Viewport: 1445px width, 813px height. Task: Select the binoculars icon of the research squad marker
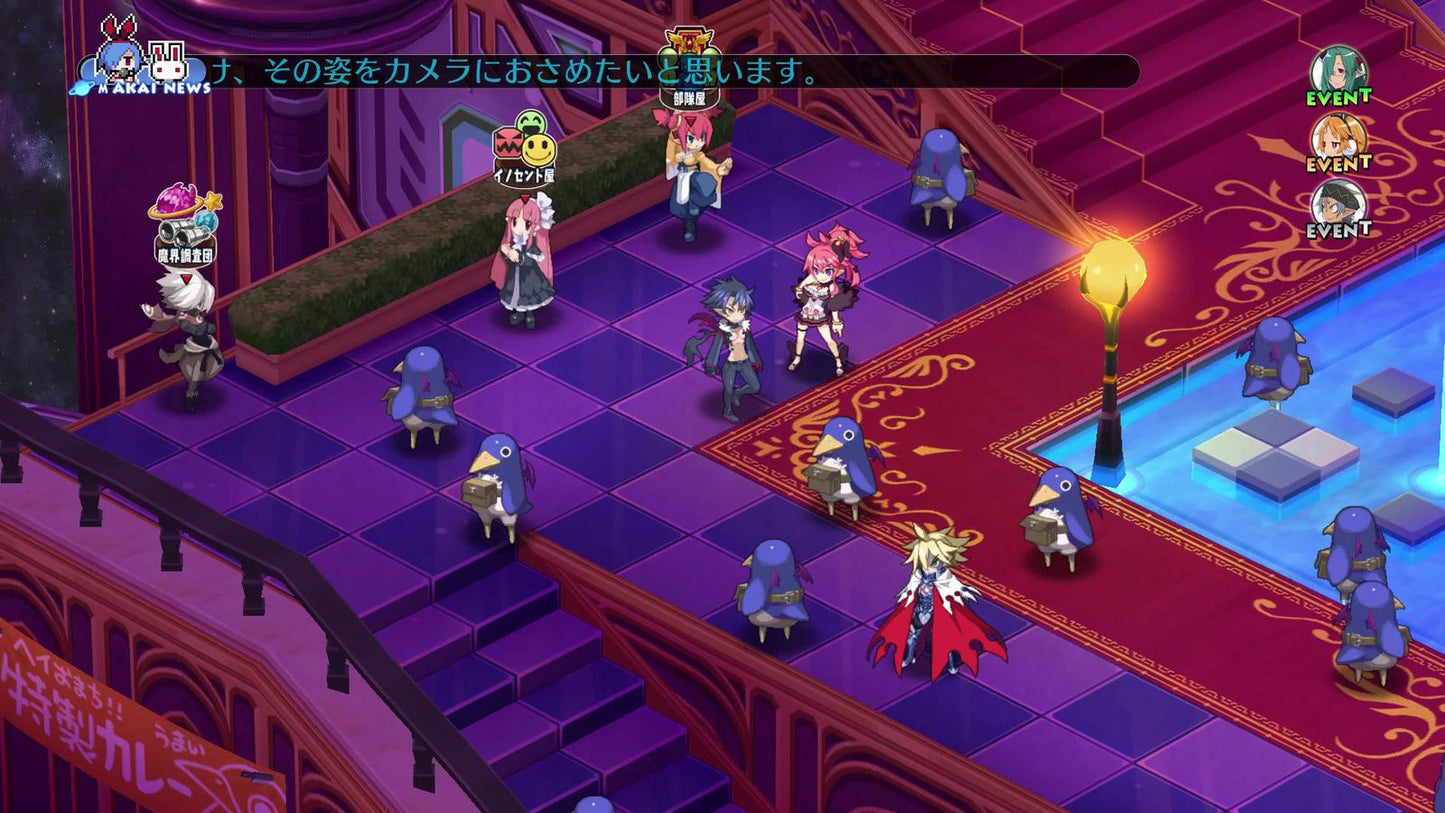point(181,233)
